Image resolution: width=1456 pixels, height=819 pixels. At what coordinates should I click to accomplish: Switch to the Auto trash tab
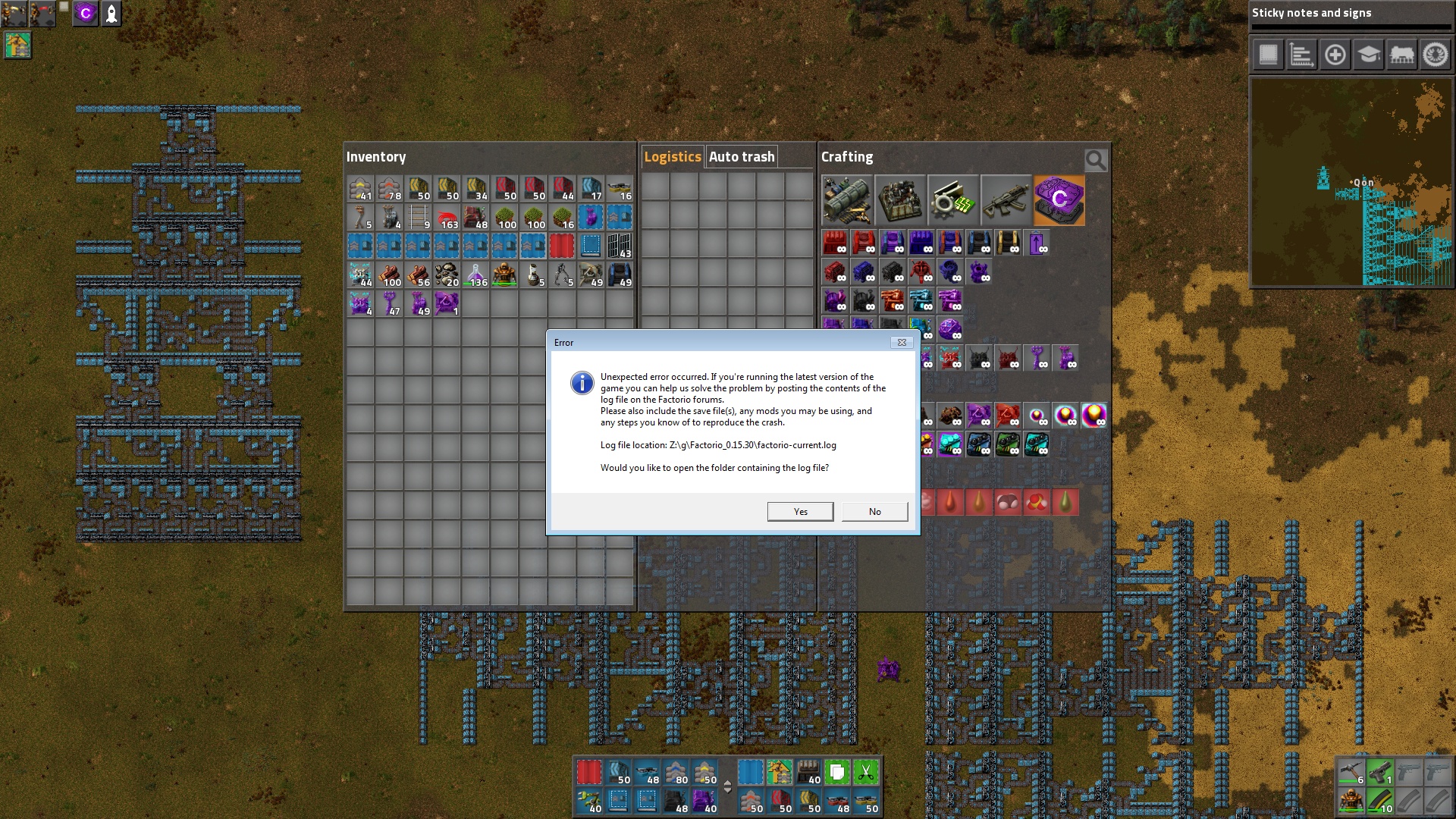[x=742, y=156]
